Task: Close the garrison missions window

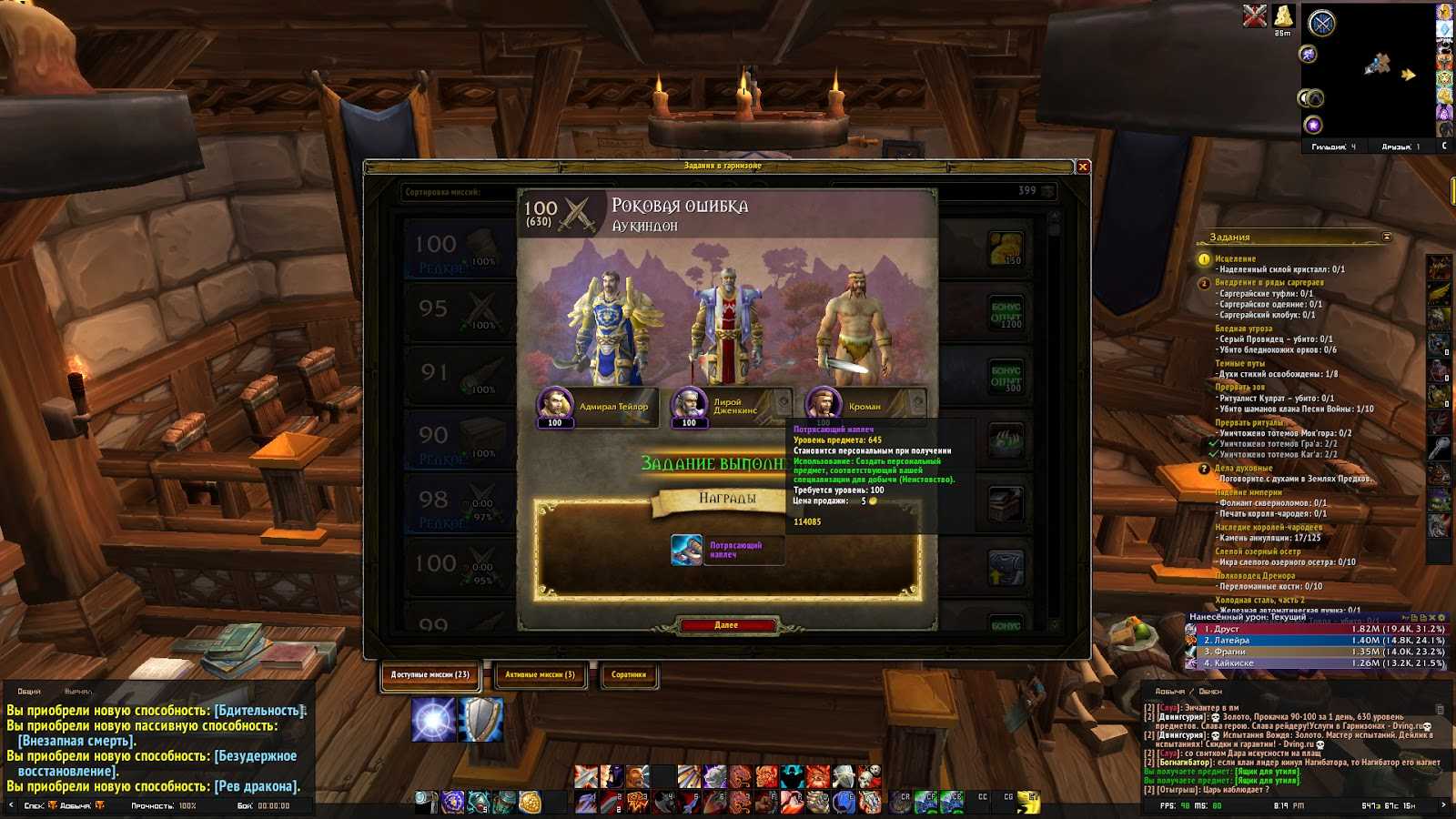Action: pyautogui.click(x=1083, y=167)
